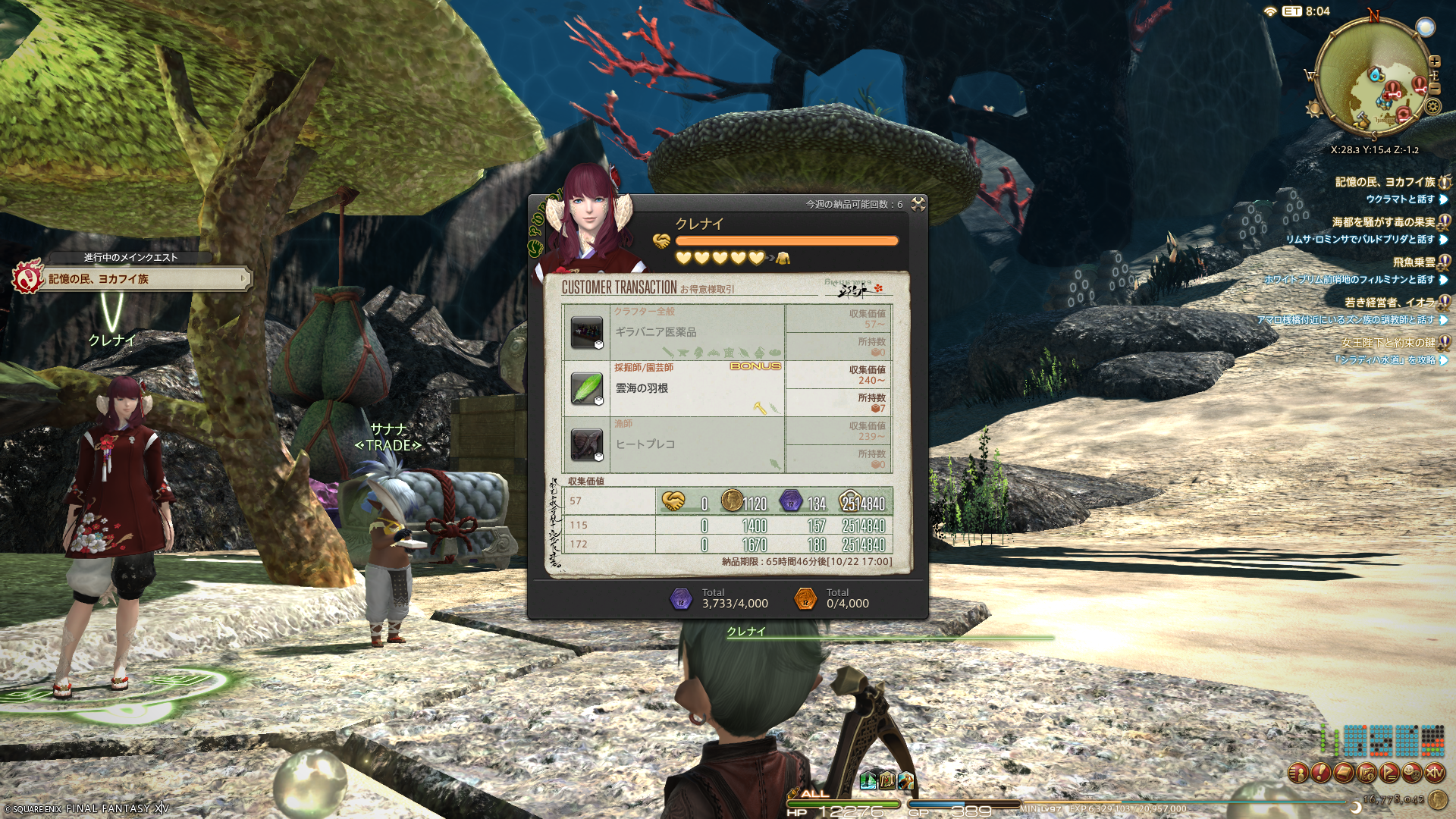Select the 海都を騒がす毒の果実 quest in tracker
1456x819 pixels.
pyautogui.click(x=1383, y=222)
